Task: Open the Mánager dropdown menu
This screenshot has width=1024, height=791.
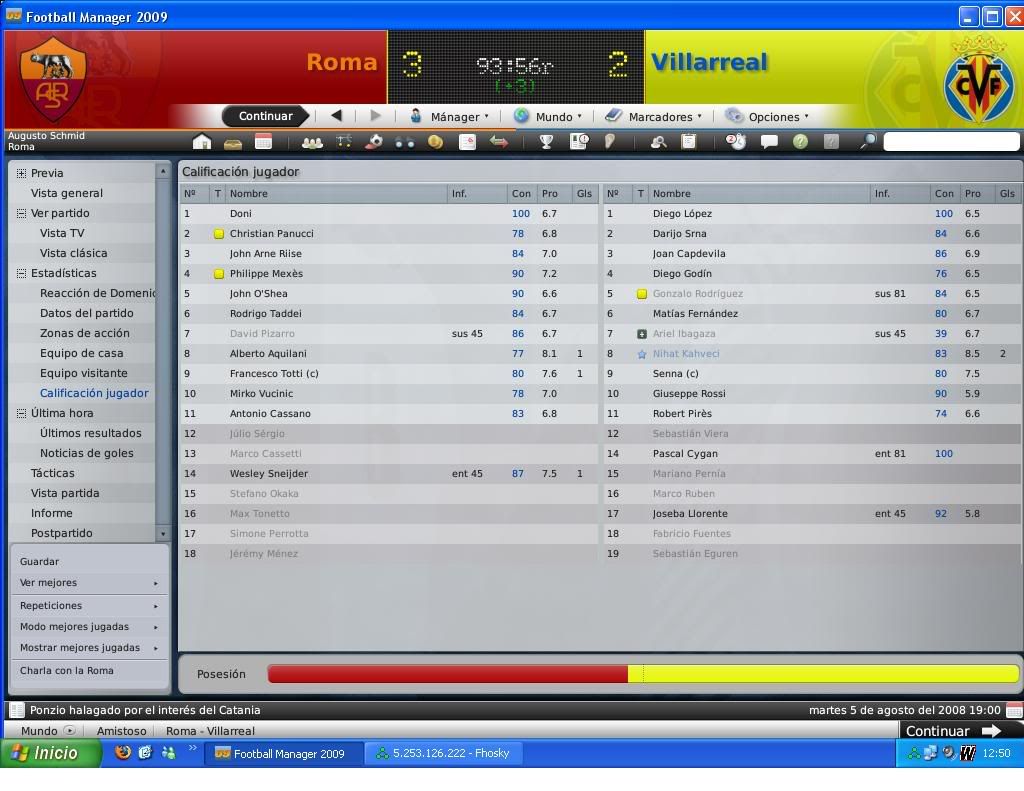Action: click(x=449, y=116)
